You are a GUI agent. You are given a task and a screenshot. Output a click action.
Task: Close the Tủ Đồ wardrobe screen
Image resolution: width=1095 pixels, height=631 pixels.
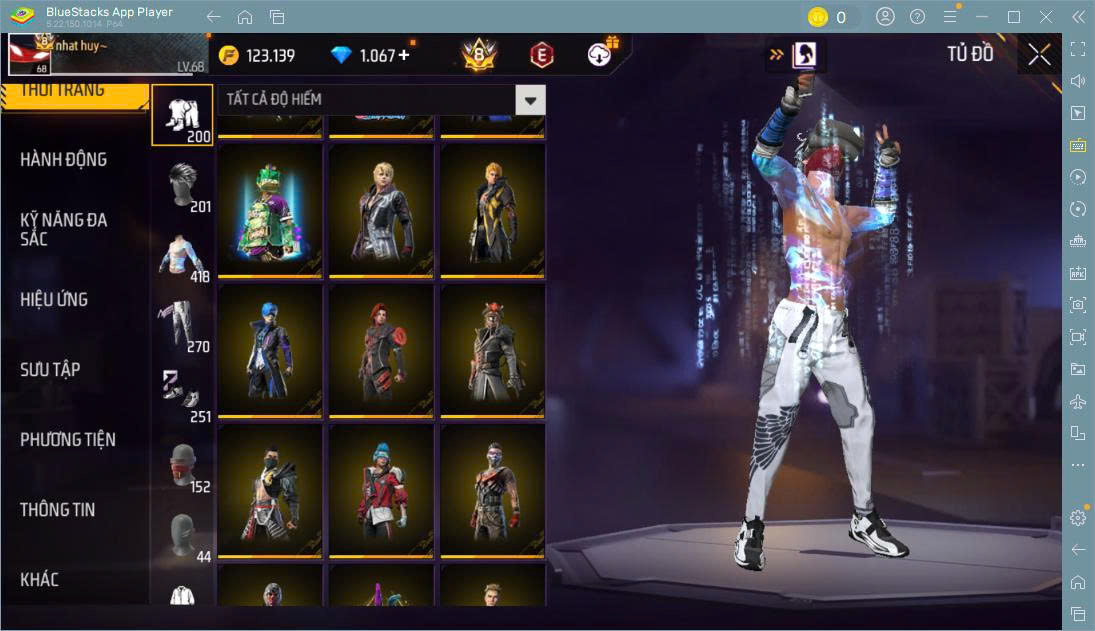tap(1039, 55)
